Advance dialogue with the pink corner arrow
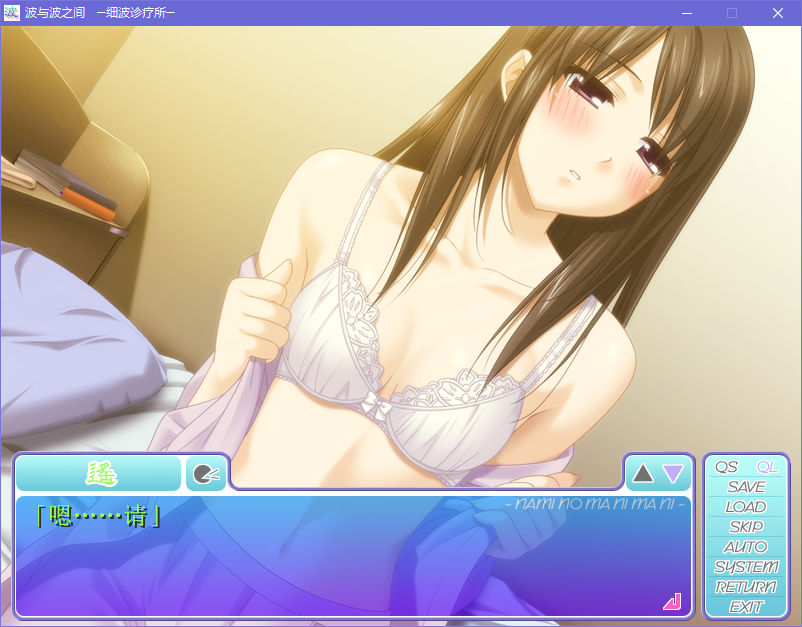Screen dimensions: 802x627 [x=671, y=601]
